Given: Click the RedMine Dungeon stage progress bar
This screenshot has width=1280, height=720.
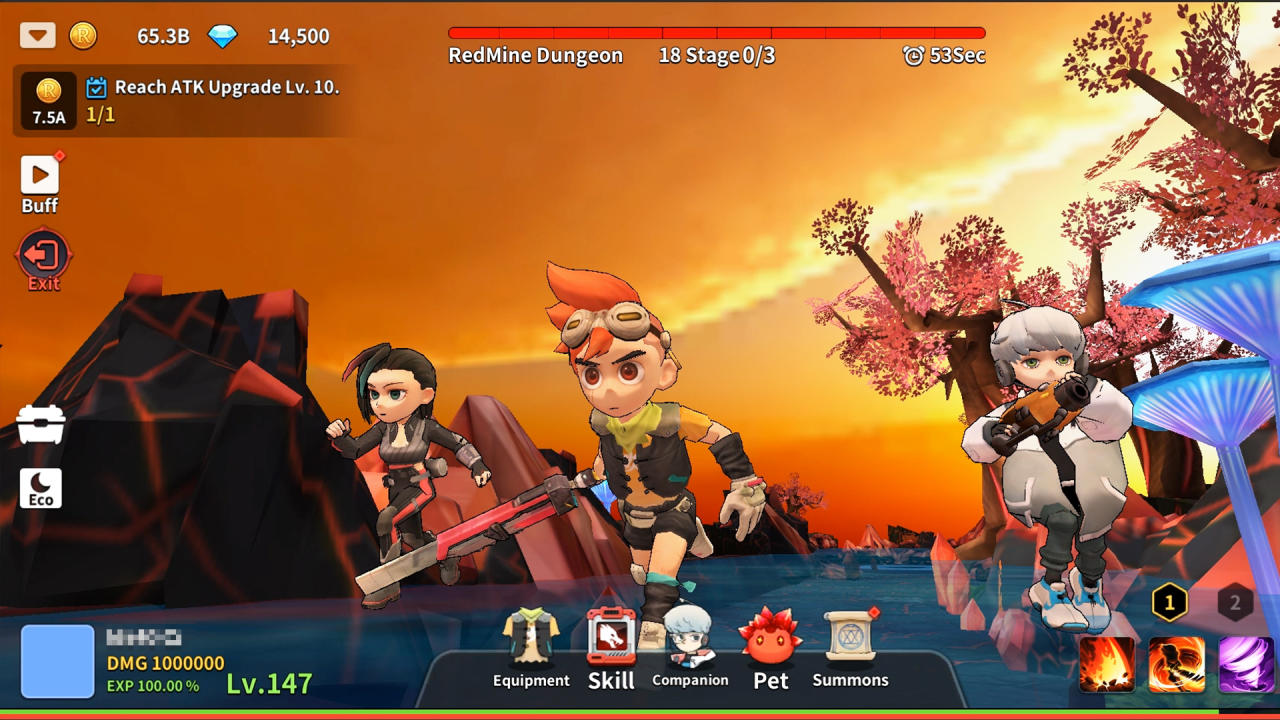Looking at the screenshot, I should click(x=715, y=33).
